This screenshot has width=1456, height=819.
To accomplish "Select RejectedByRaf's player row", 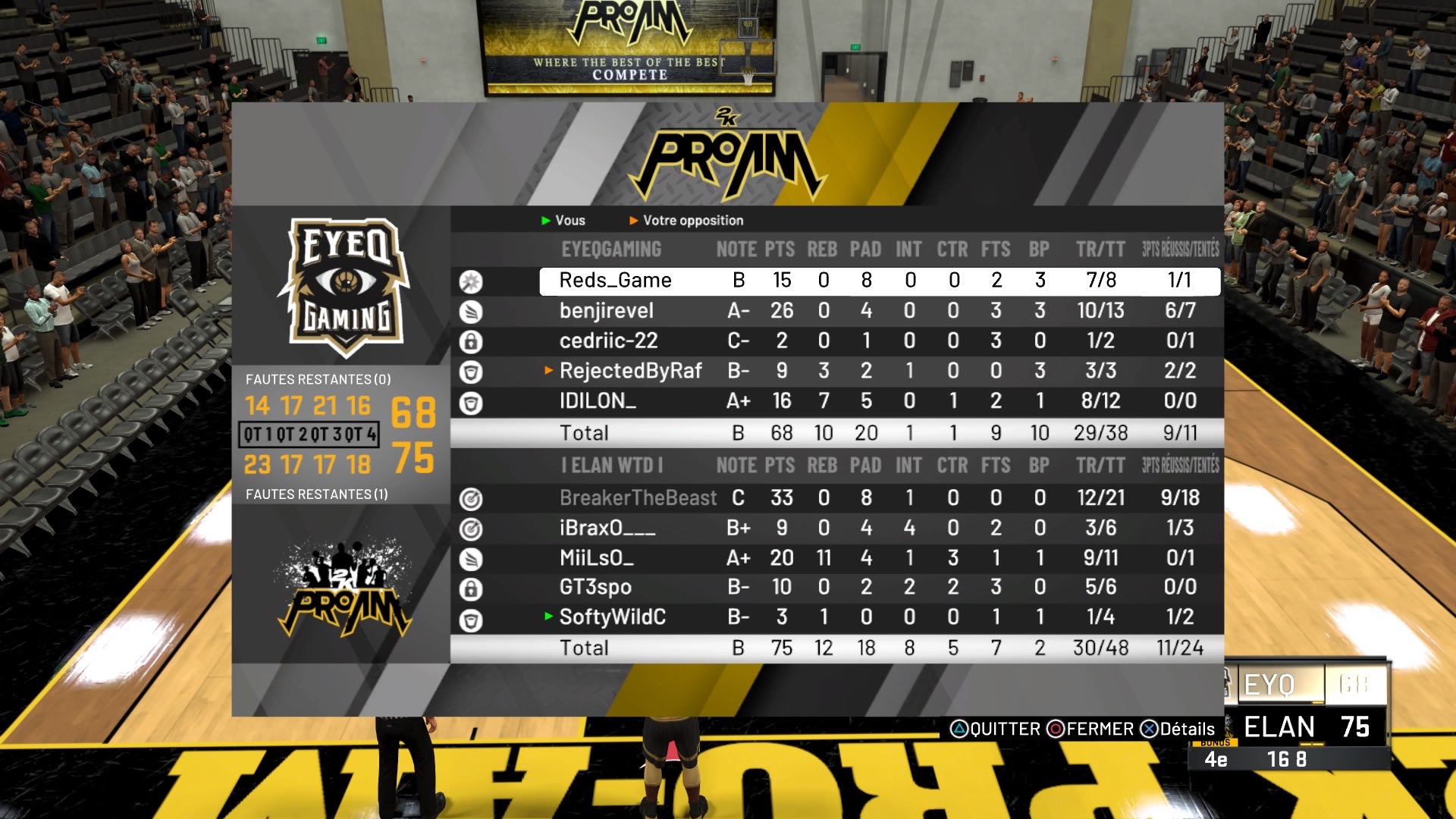I will (630, 371).
